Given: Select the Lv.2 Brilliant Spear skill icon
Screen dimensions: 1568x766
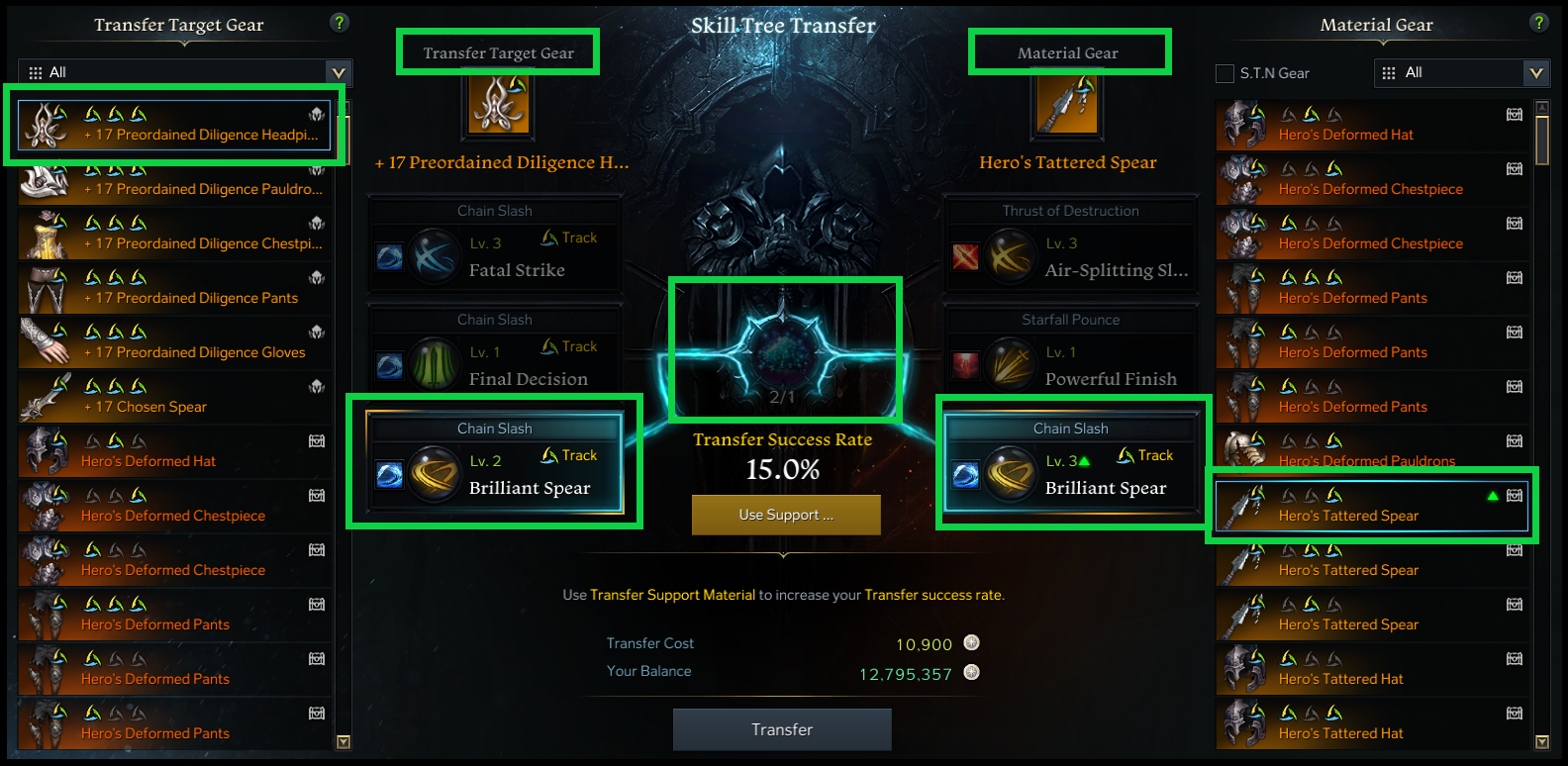Looking at the screenshot, I should pyautogui.click(x=433, y=473).
